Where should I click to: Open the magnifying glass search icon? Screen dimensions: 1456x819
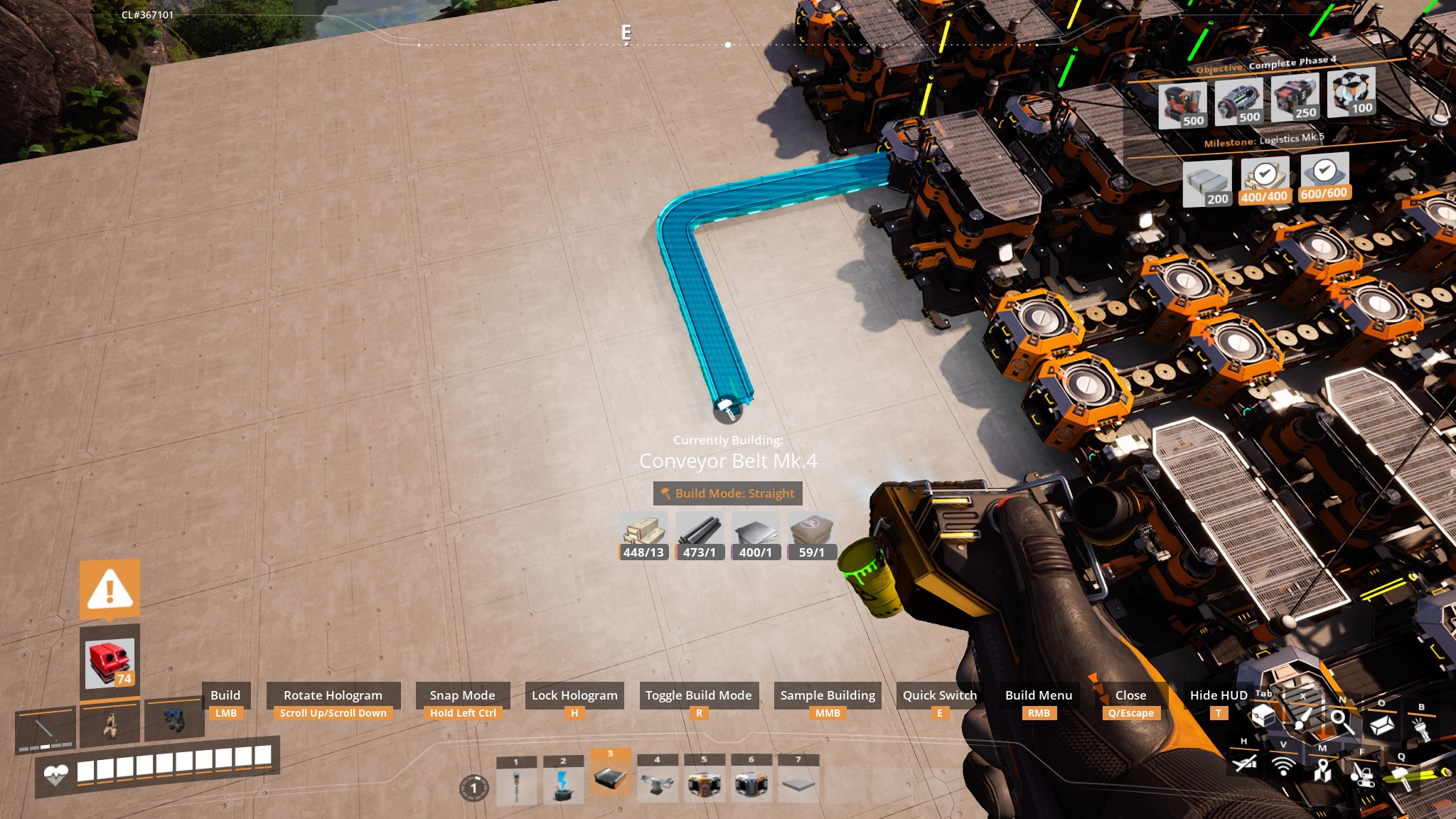click(1341, 719)
